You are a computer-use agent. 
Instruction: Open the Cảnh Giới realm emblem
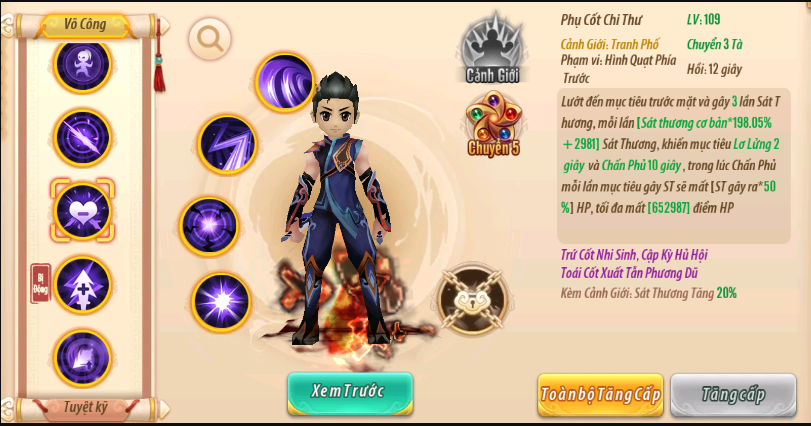pos(493,49)
